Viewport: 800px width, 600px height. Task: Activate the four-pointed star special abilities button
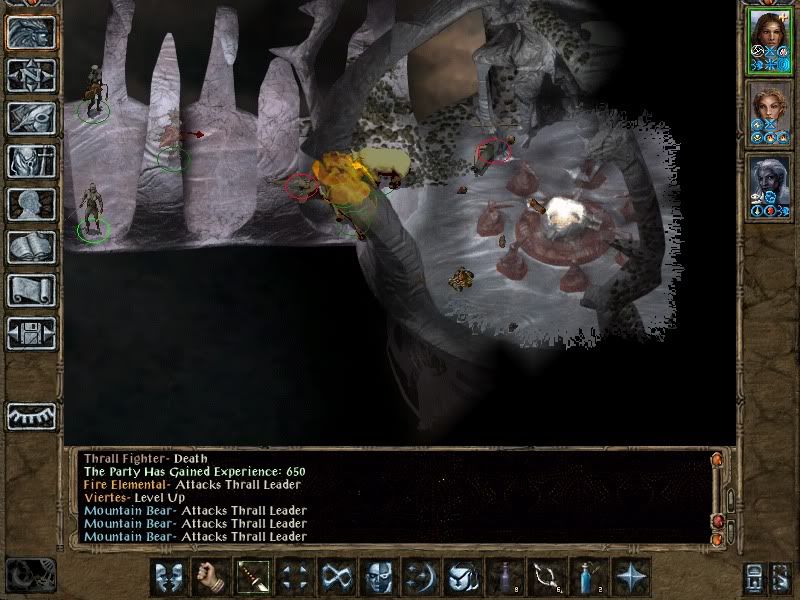point(630,577)
